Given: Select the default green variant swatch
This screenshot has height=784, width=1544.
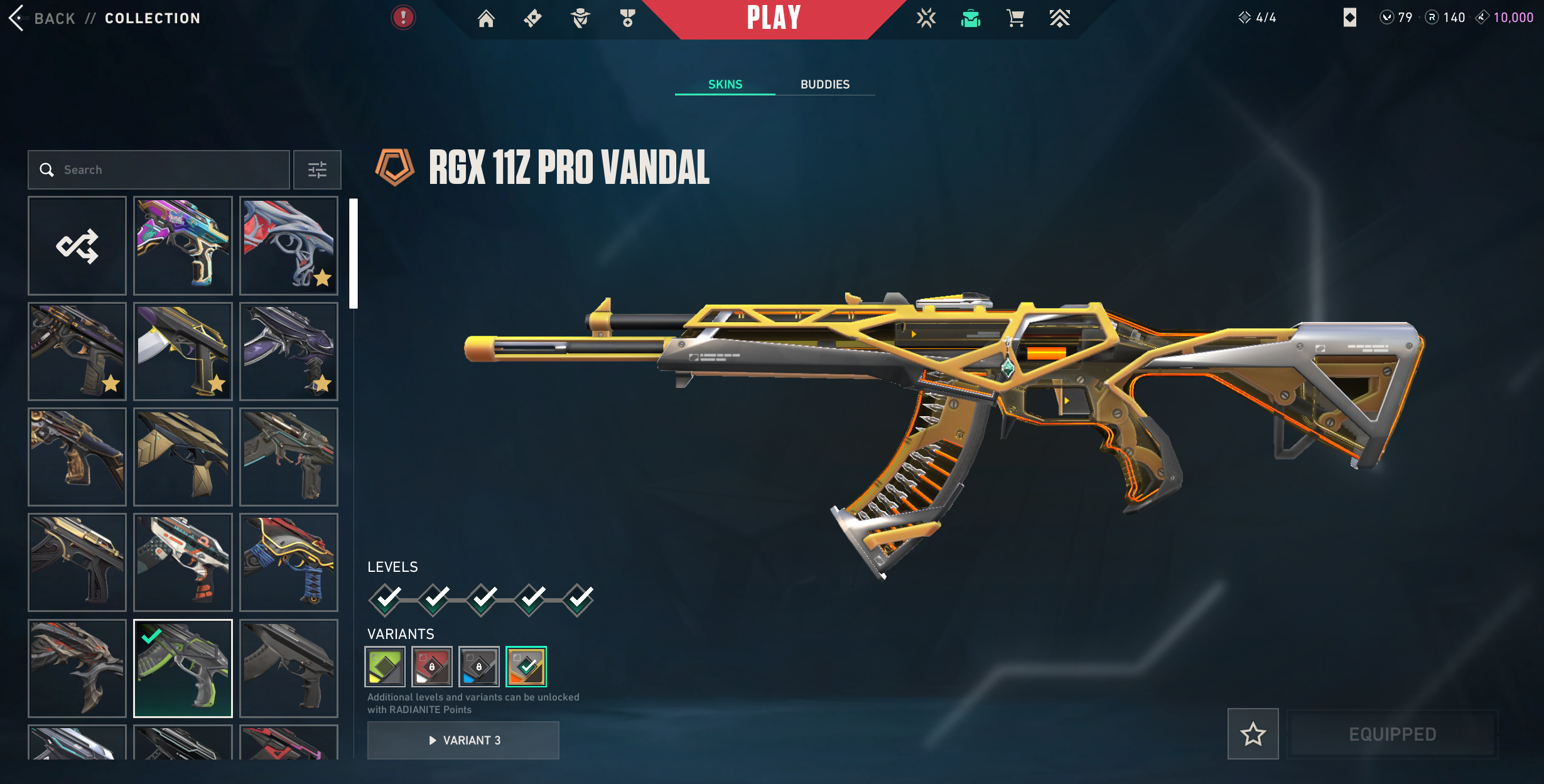Looking at the screenshot, I should (x=385, y=667).
